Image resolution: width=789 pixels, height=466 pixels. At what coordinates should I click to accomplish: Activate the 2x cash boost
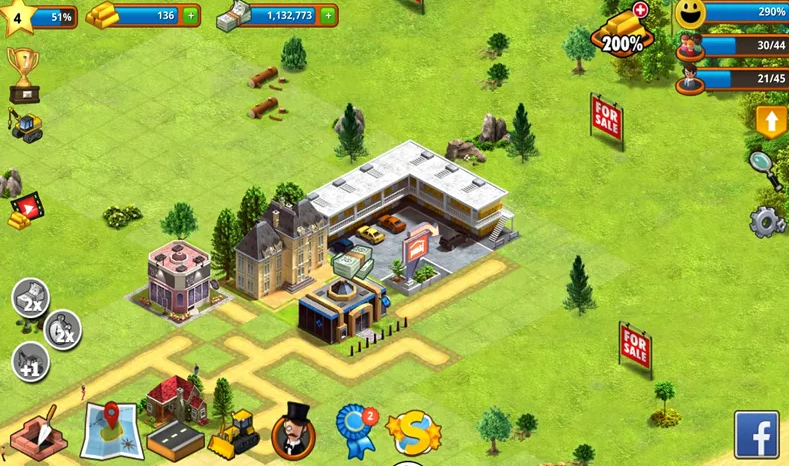point(30,298)
